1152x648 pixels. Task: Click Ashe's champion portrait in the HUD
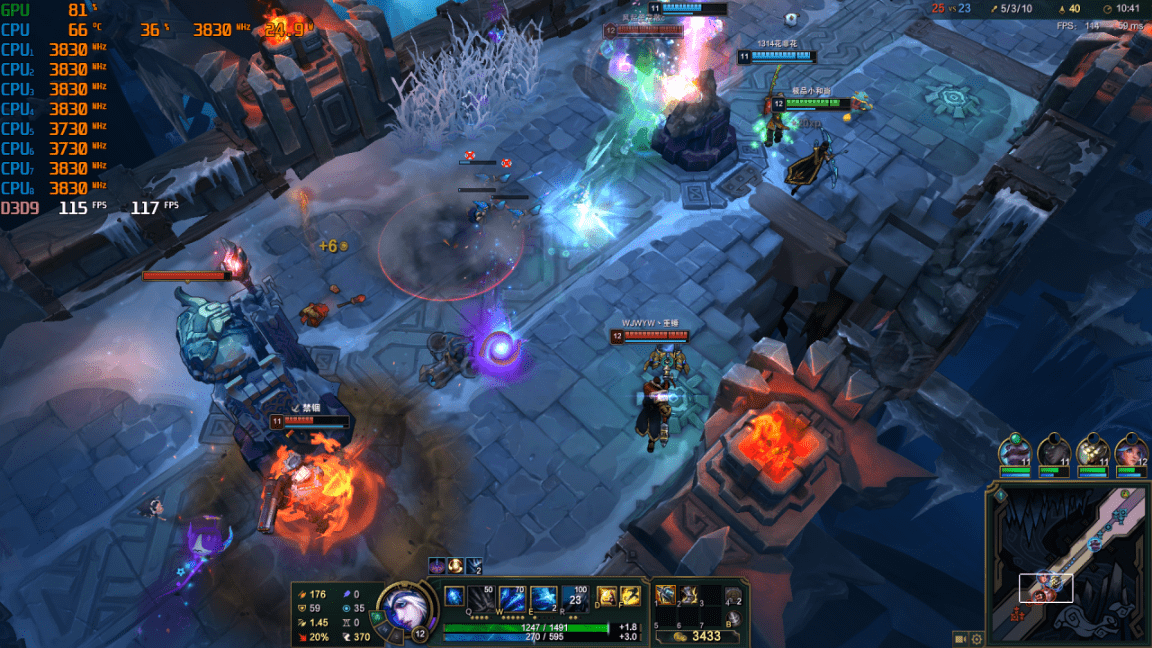click(404, 608)
